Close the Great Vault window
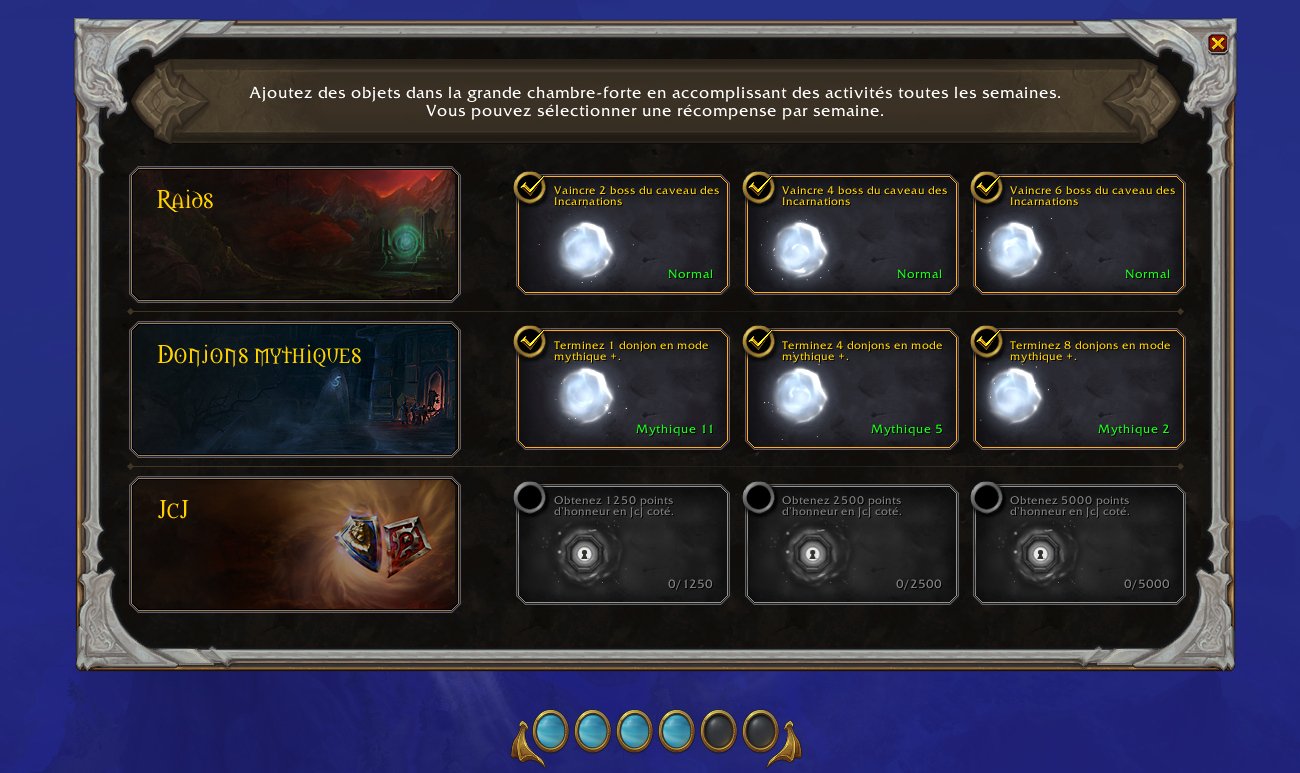 [x=1217, y=43]
